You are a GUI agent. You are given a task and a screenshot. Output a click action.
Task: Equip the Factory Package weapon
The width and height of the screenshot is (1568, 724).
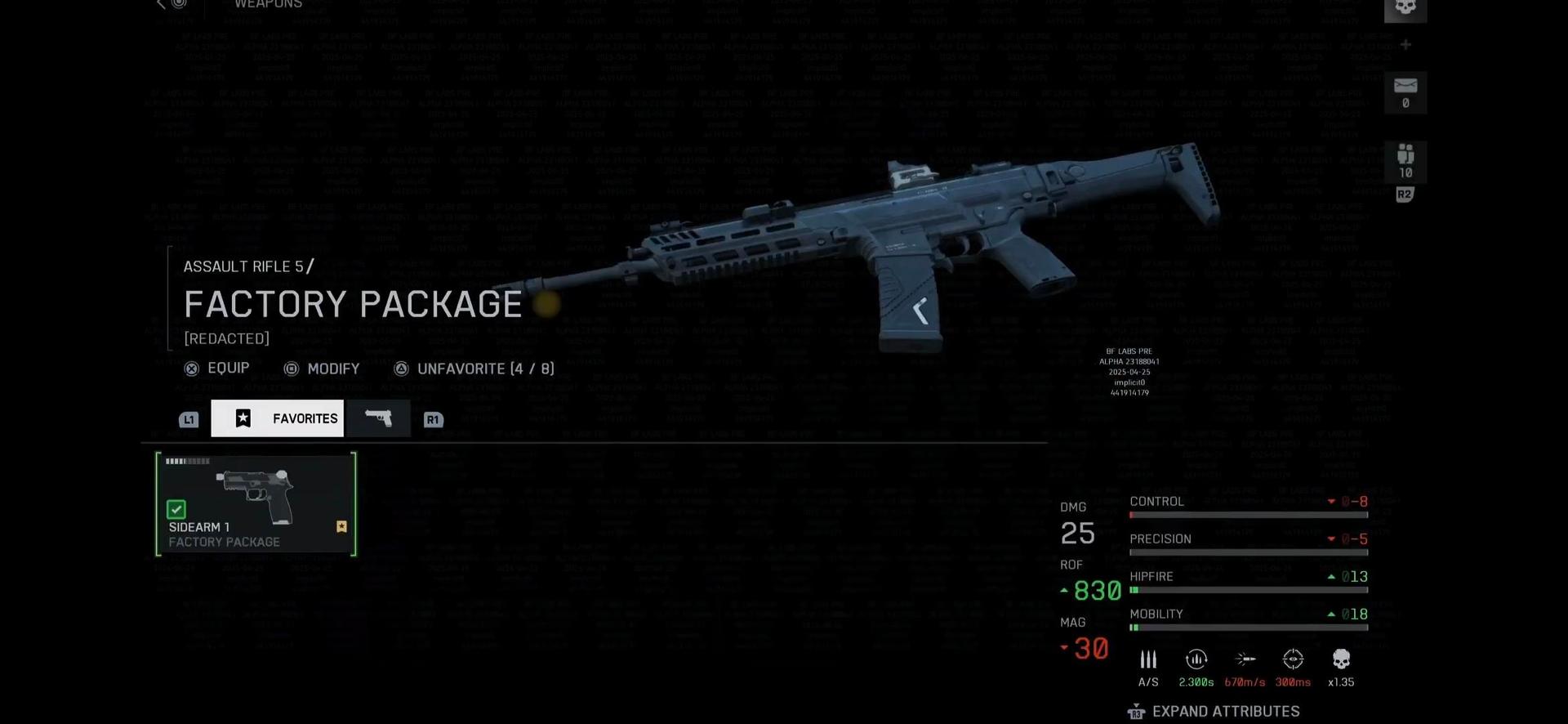(x=217, y=369)
